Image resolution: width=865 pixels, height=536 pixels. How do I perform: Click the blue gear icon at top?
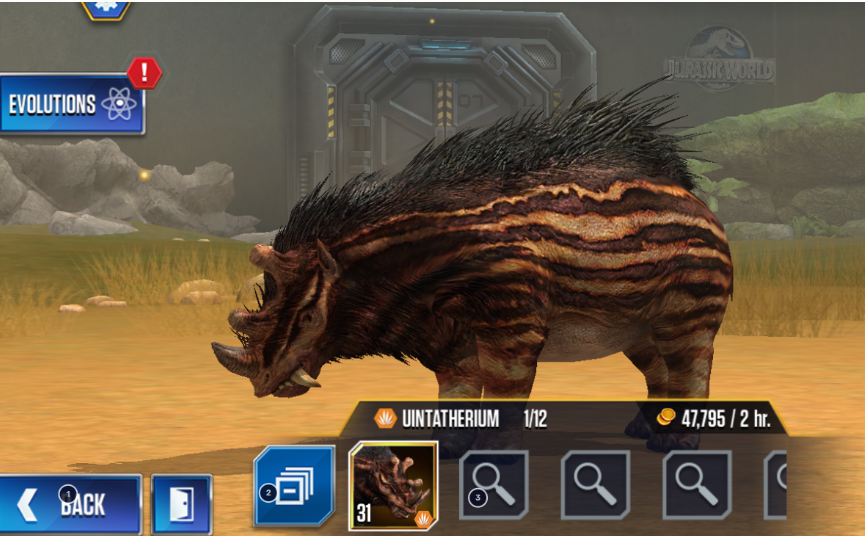tap(105, 8)
